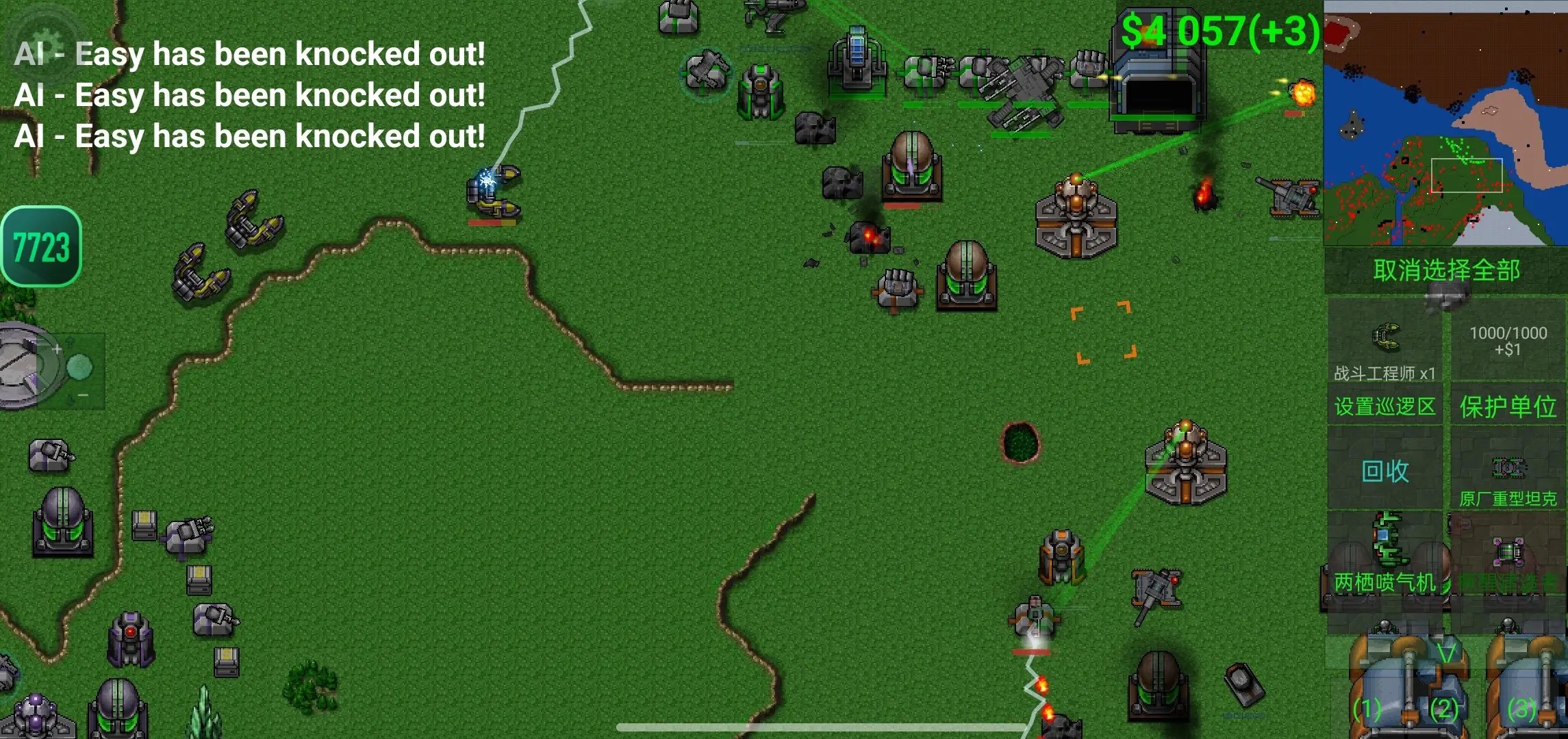Viewport: 1568px width, 739px height.
Task: Zoom in with the plus control
Action: pos(58,350)
